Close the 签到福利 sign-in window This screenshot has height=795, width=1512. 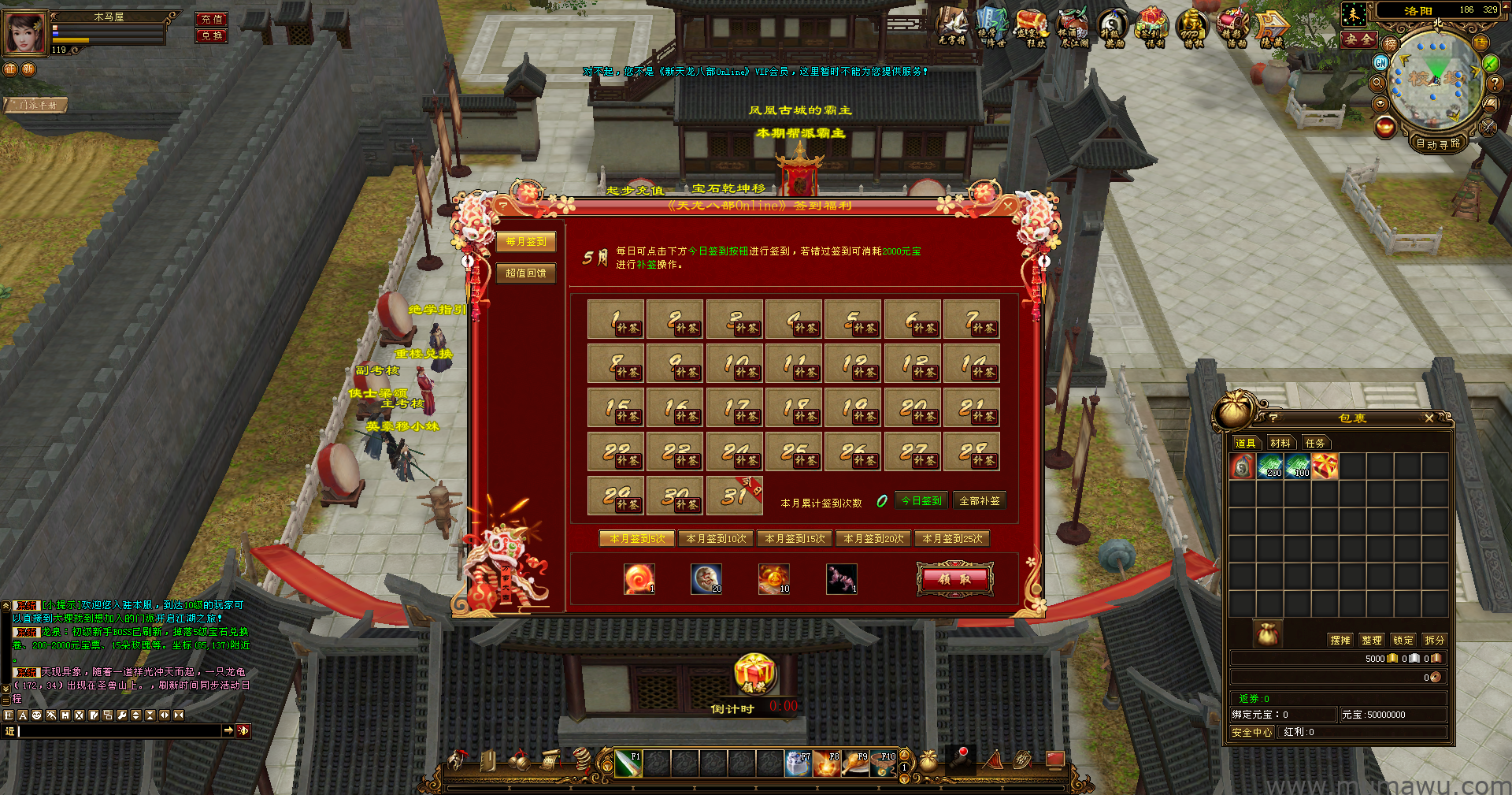[x=1008, y=206]
